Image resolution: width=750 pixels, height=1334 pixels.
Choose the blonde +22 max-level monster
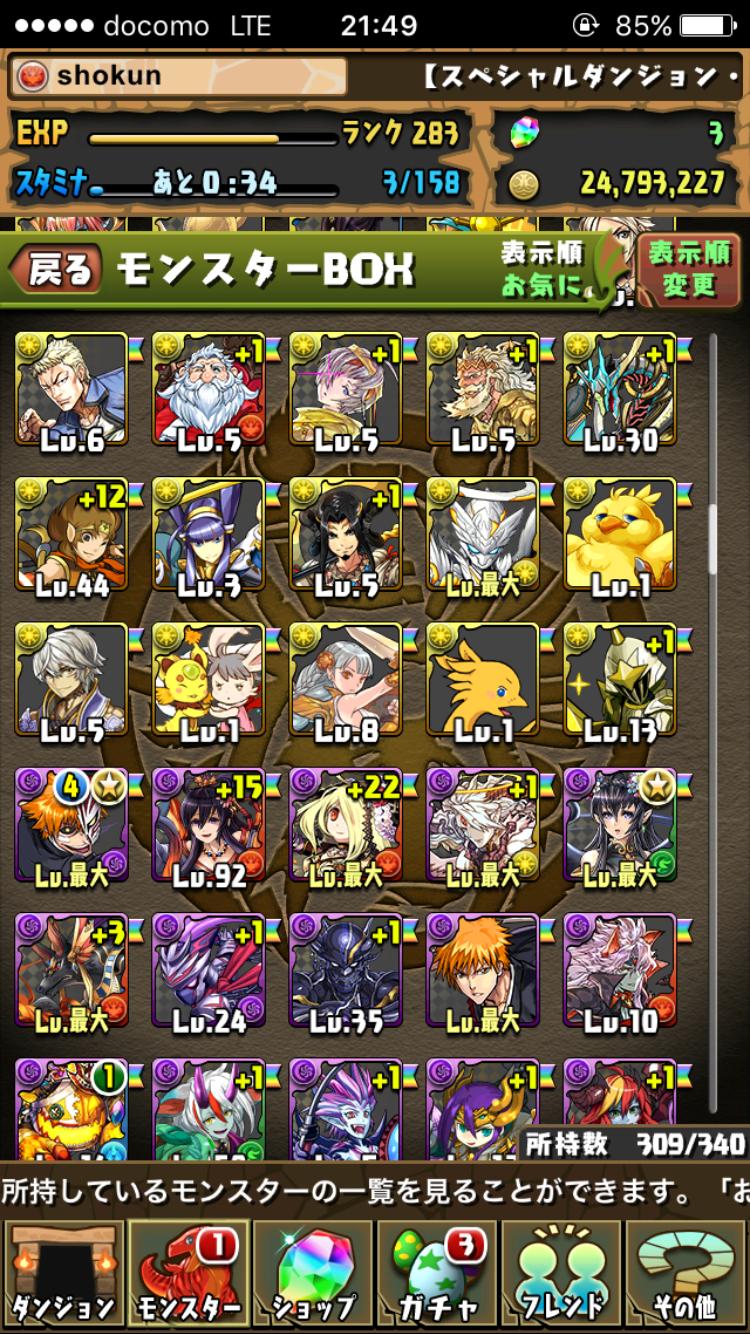pos(346,826)
